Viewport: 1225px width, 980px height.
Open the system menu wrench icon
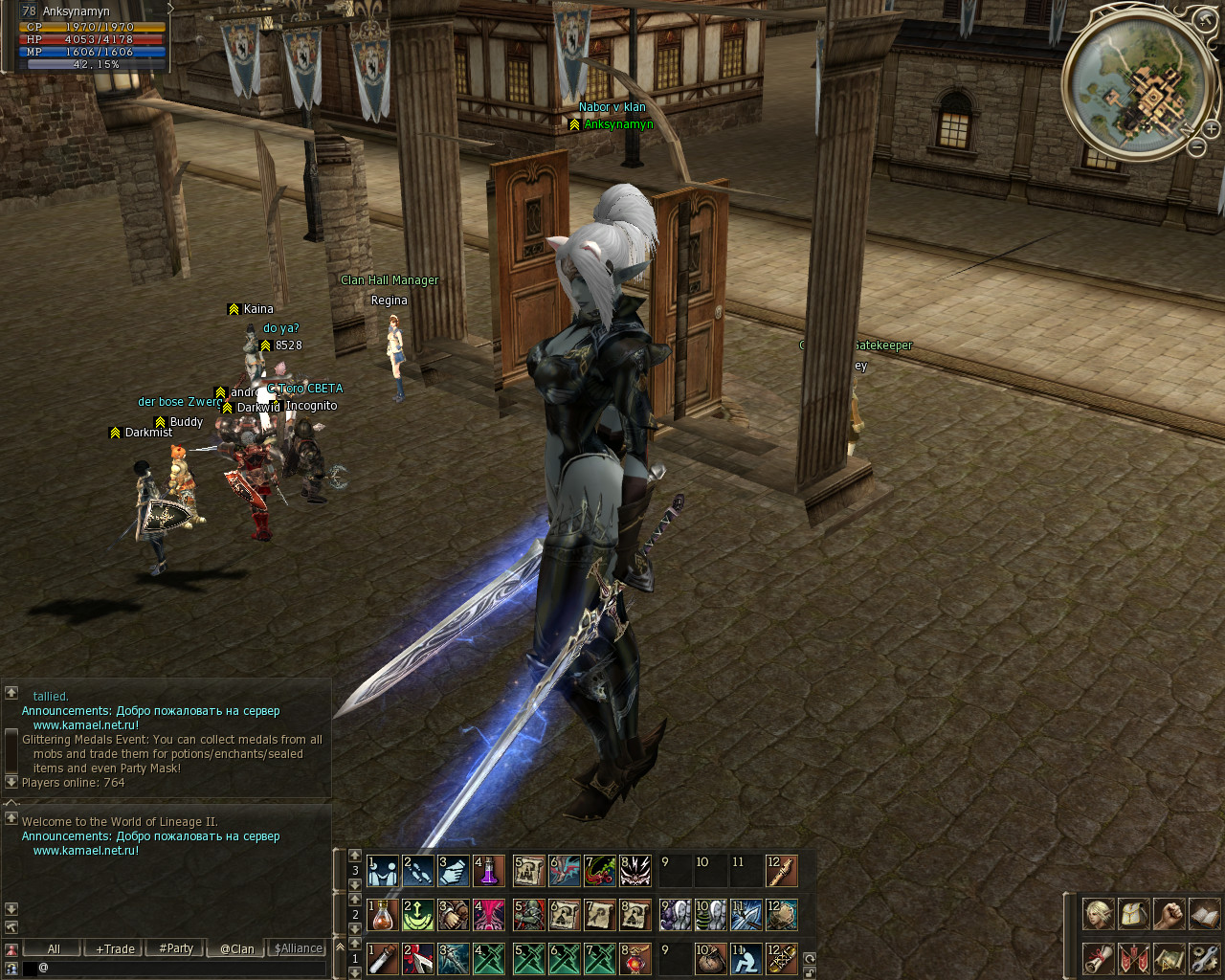pos(1204,958)
